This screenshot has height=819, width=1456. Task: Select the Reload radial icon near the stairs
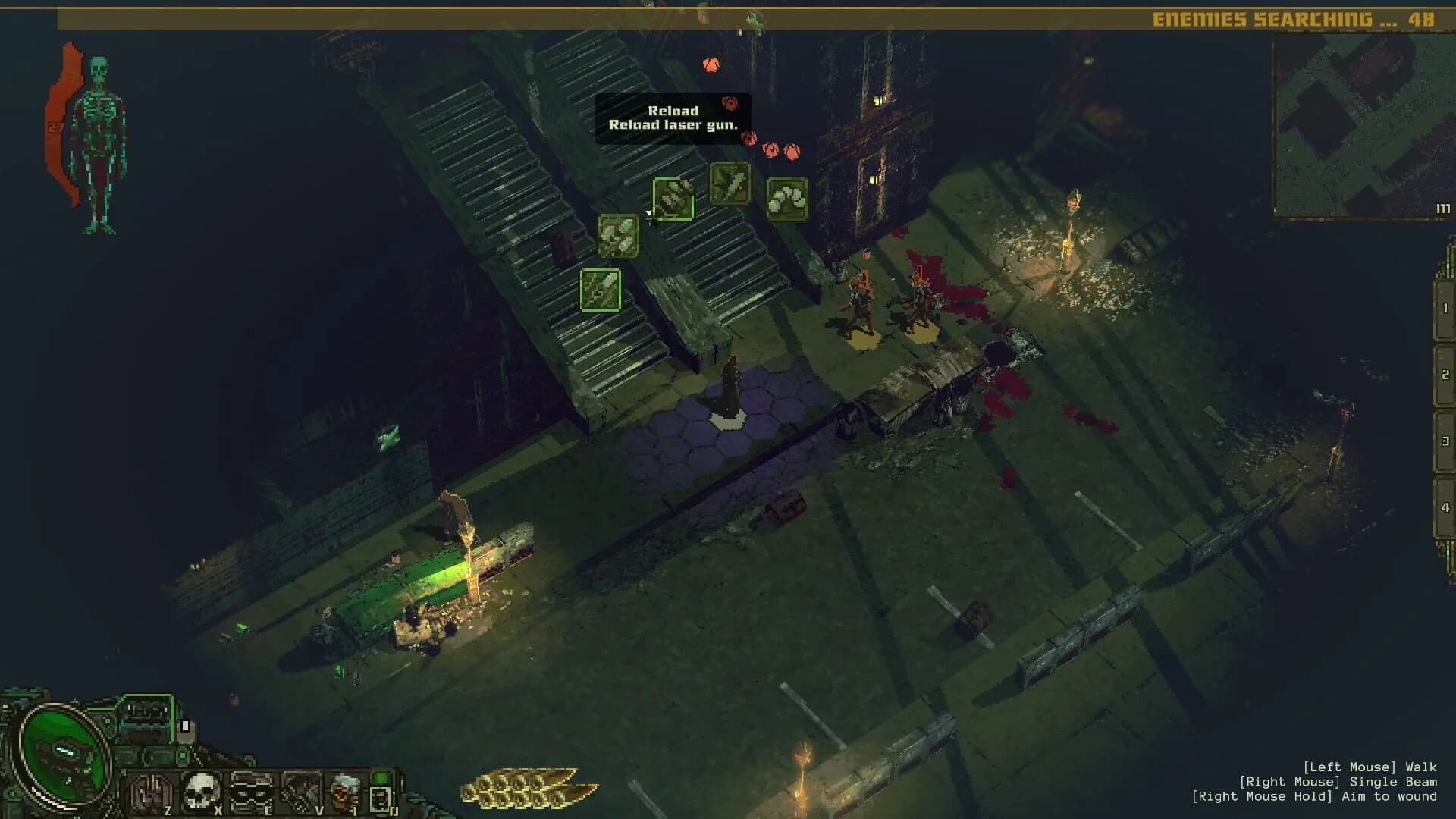point(673,199)
